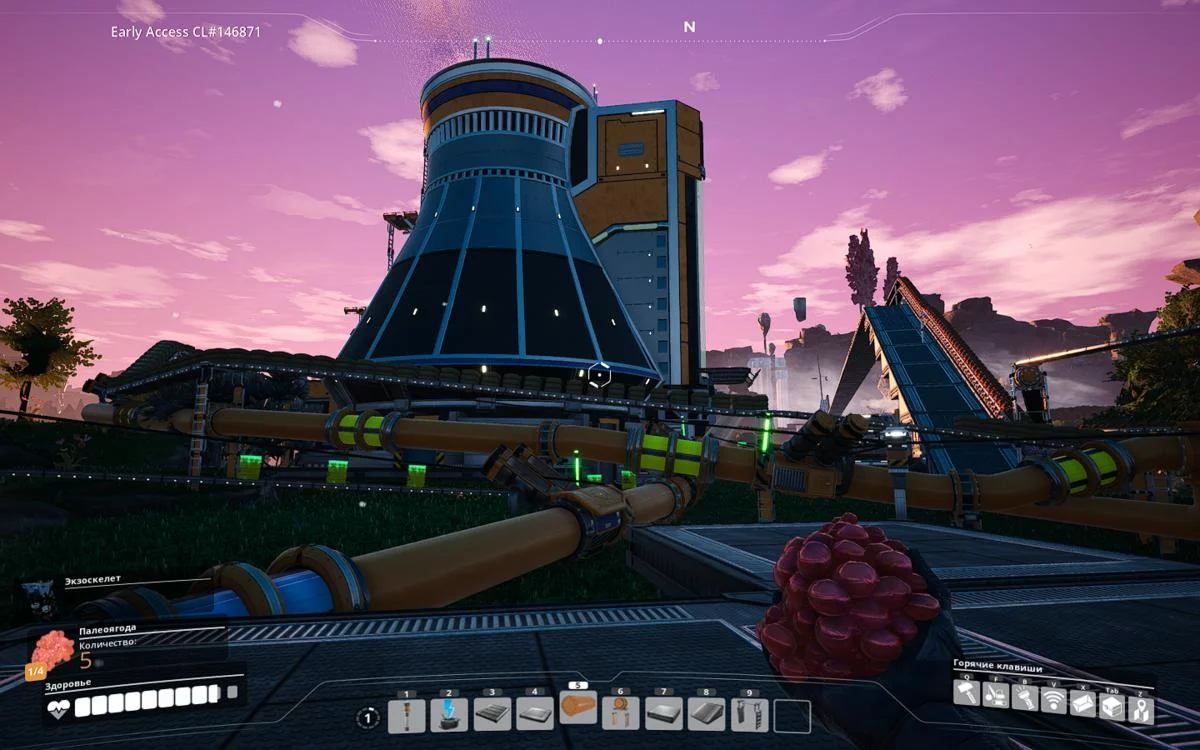Open the inventory crate icon
This screenshot has height=750, width=1200.
[x=1111, y=706]
